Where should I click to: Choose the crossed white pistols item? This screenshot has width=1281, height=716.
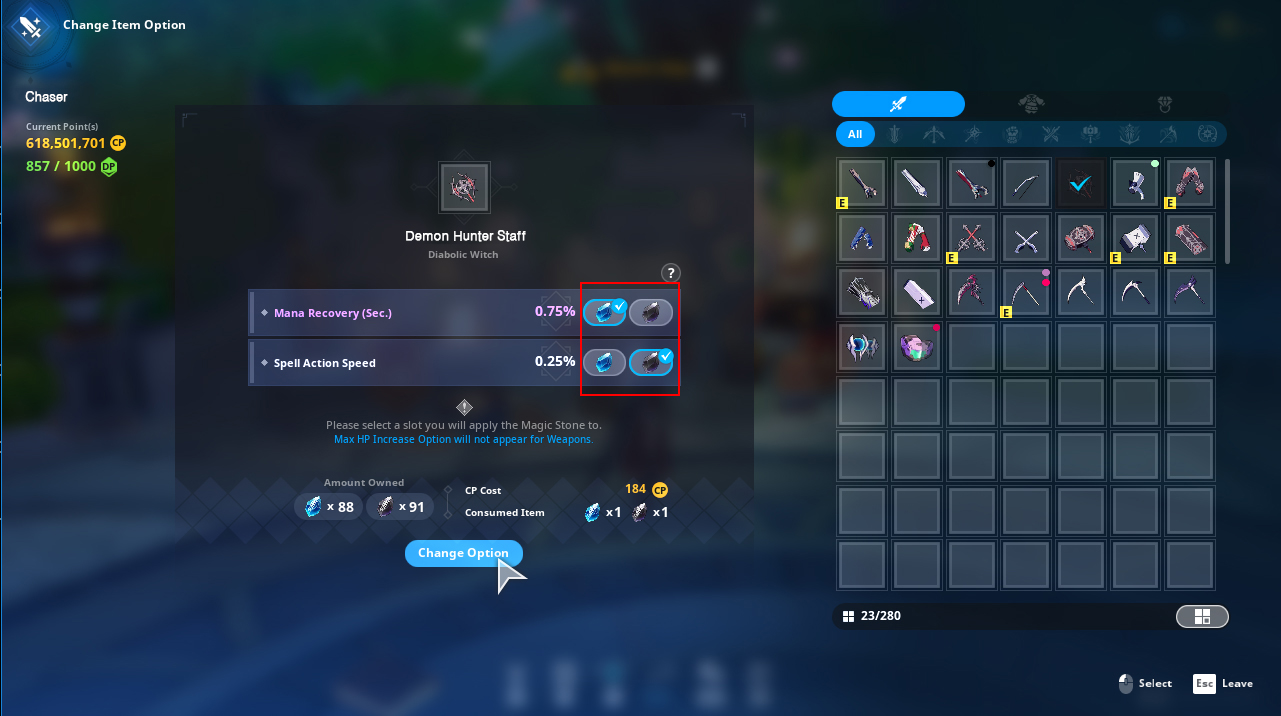coord(1027,237)
